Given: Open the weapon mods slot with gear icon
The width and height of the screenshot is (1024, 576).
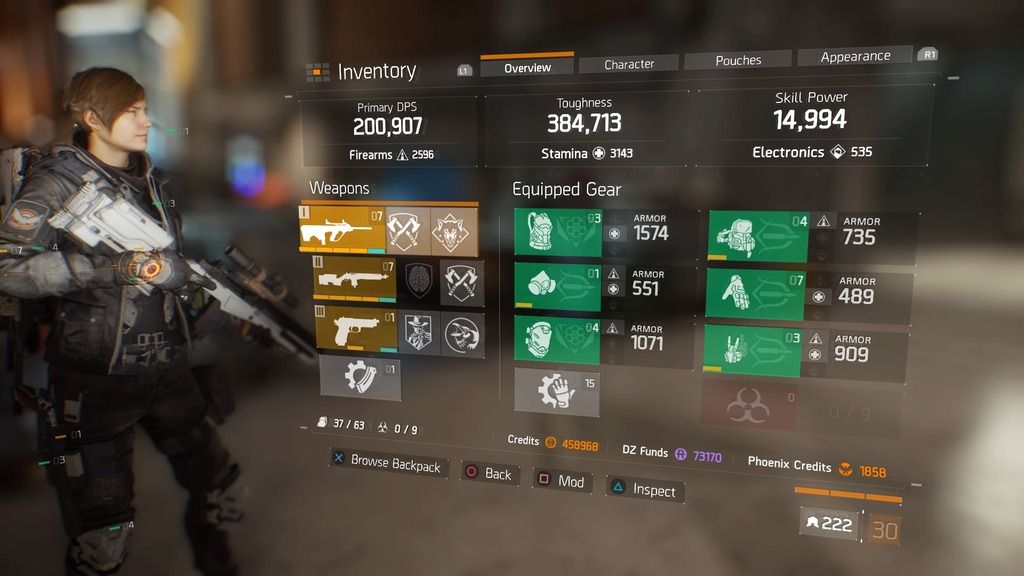Looking at the screenshot, I should point(359,379).
